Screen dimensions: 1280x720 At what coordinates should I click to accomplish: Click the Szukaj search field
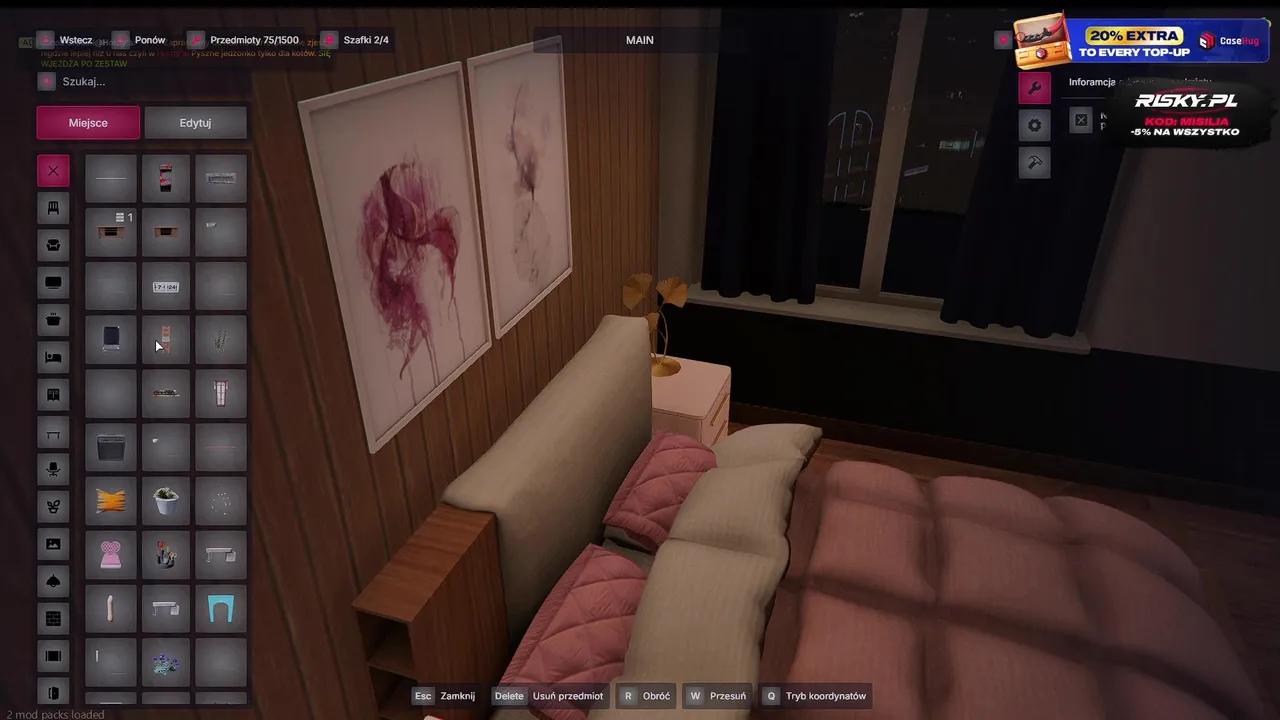click(x=140, y=81)
